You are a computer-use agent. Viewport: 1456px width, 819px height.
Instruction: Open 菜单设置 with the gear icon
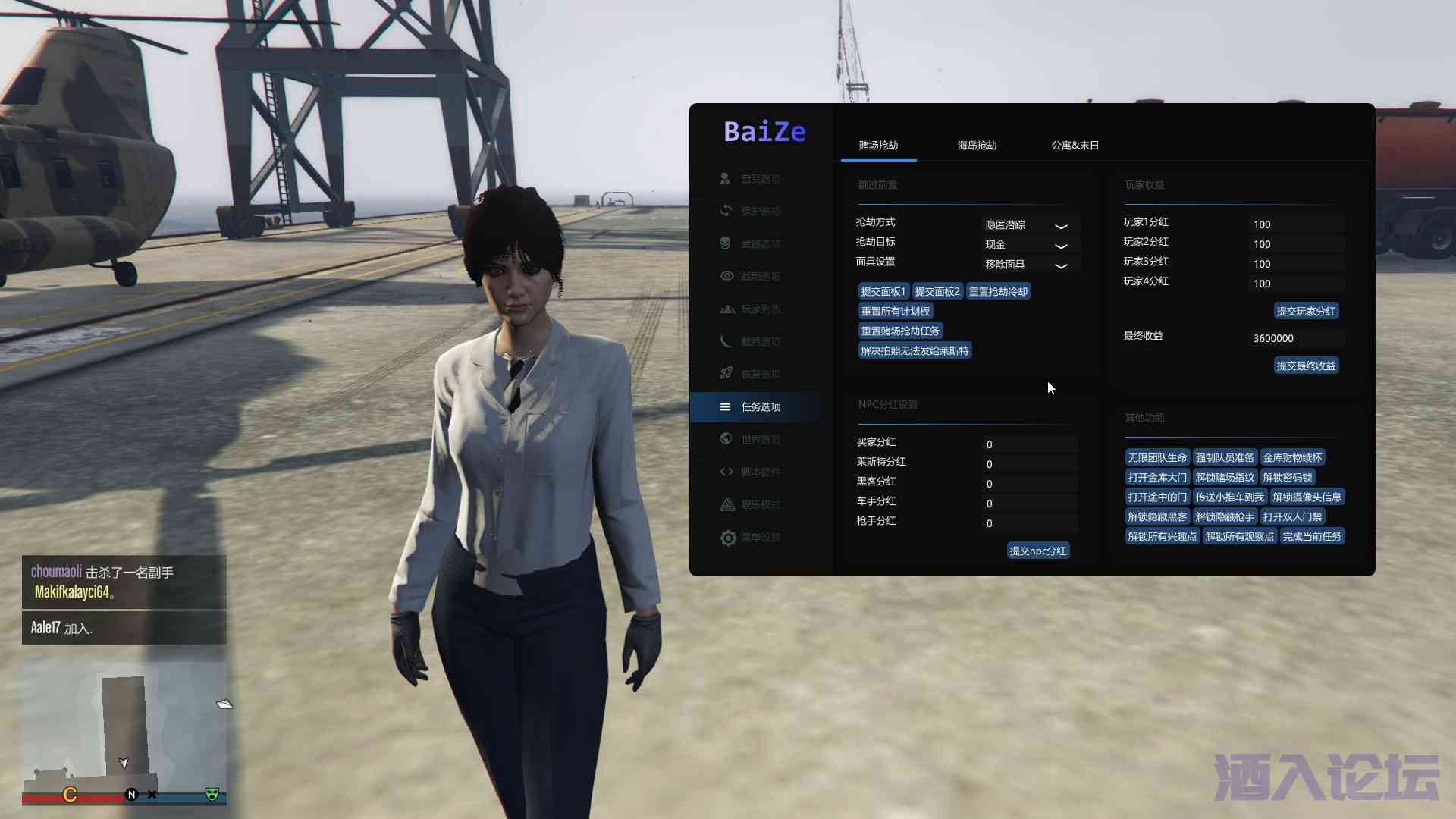[x=760, y=538]
